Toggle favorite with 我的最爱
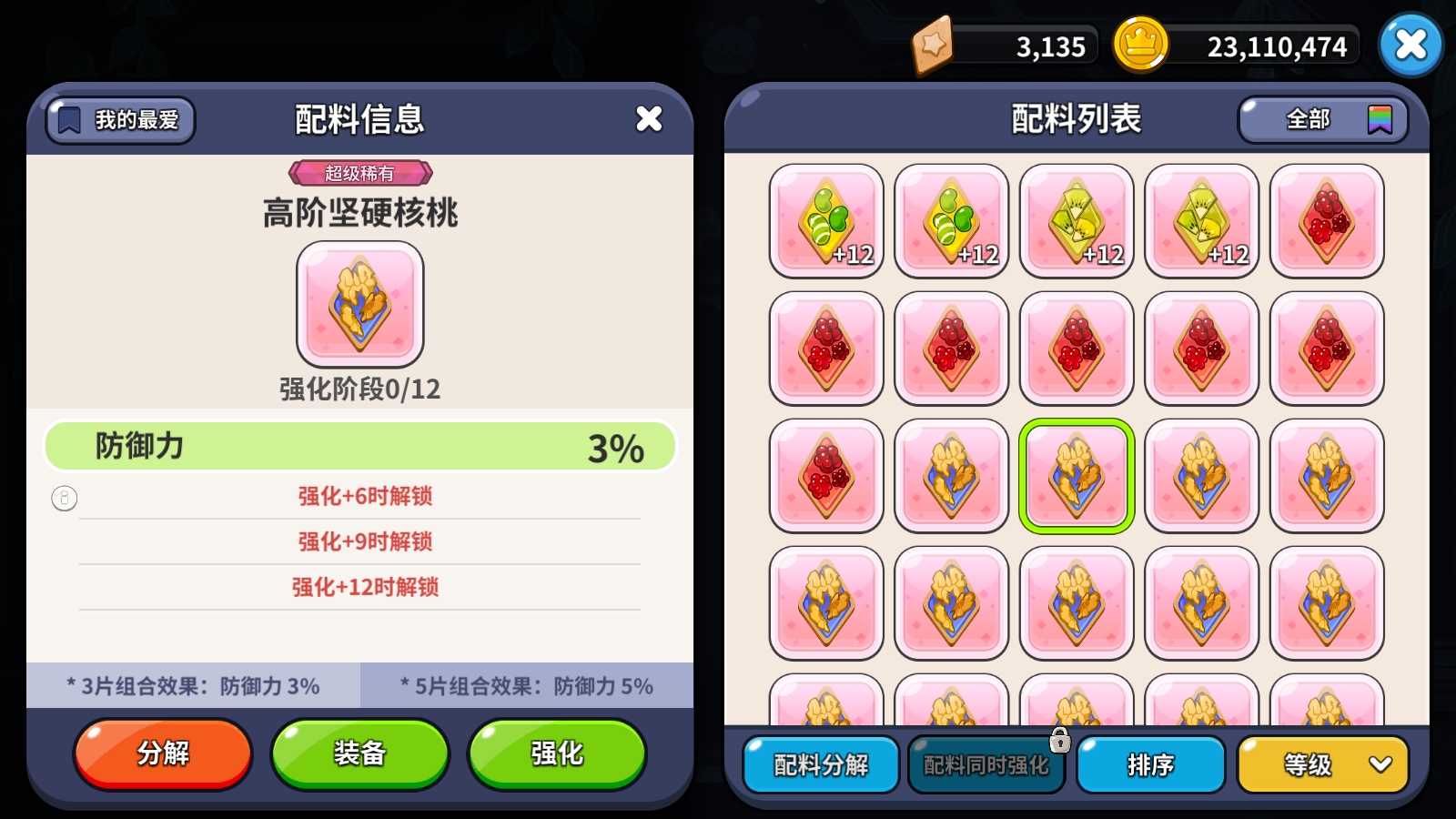The image size is (1456, 819). click(x=120, y=119)
